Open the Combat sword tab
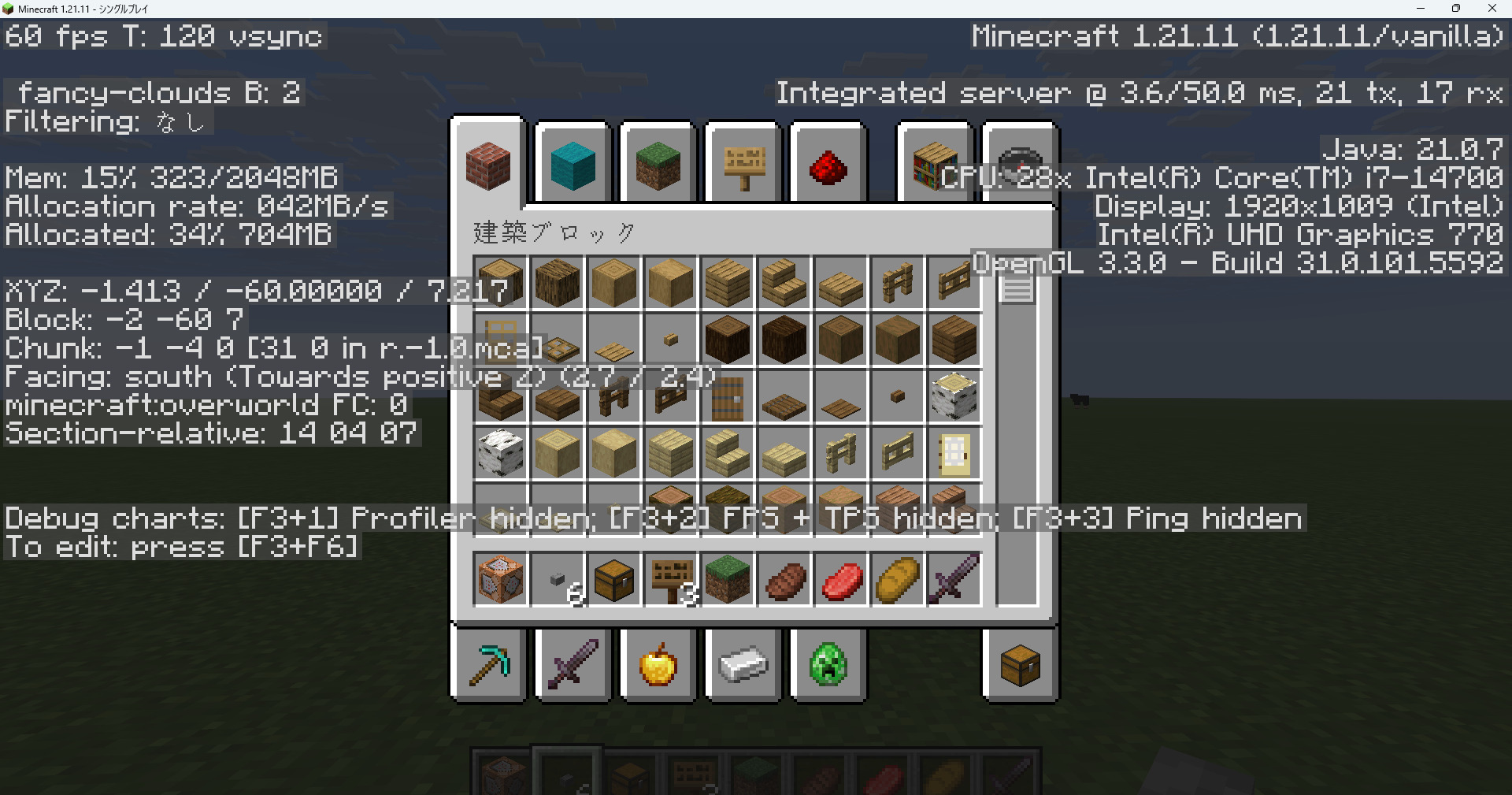This screenshot has height=795, width=1512. pyautogui.click(x=573, y=666)
